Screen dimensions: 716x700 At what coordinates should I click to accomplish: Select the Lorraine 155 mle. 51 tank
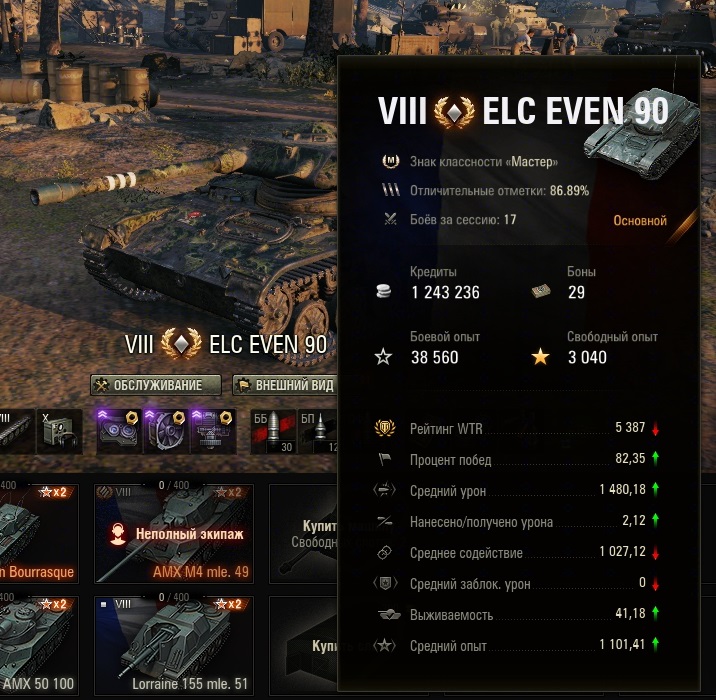174,645
